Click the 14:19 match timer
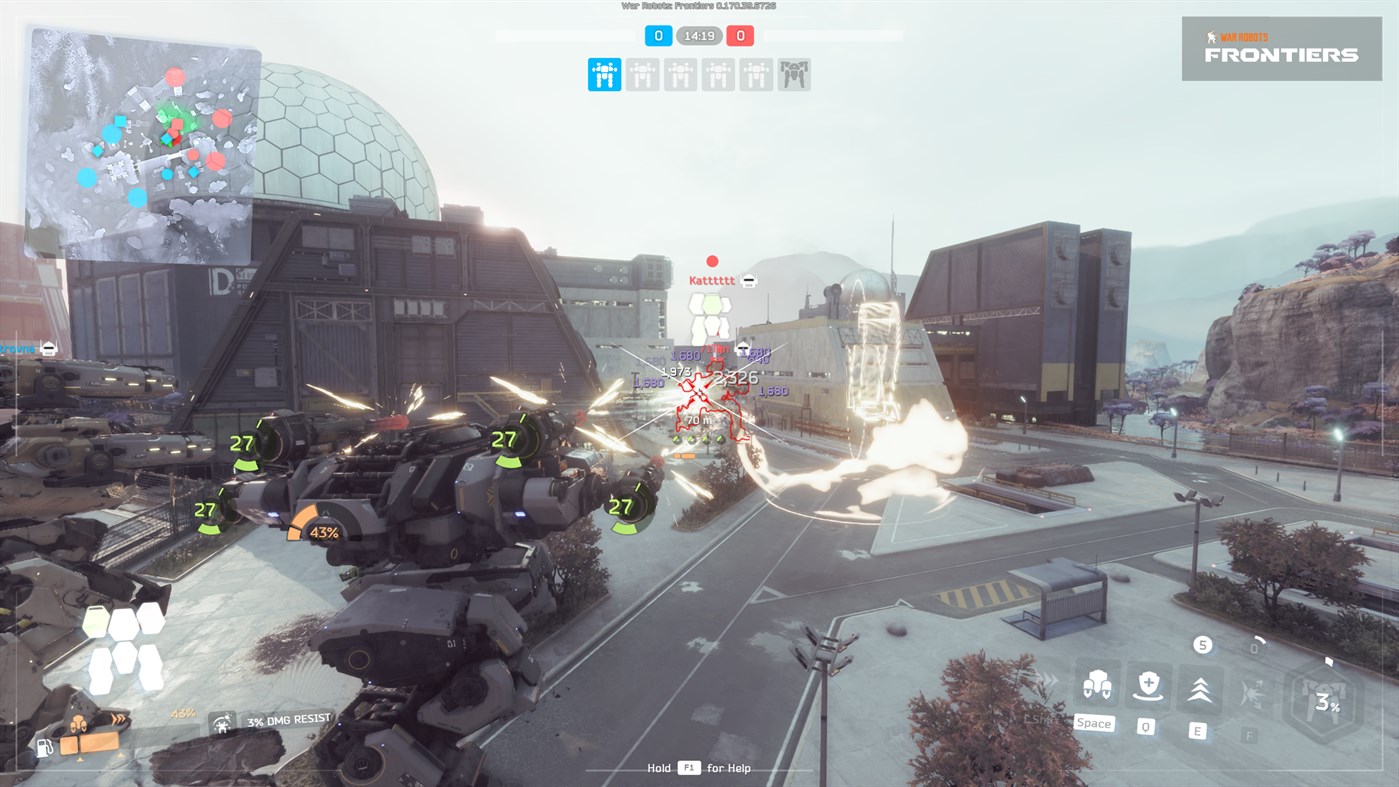 (x=700, y=35)
